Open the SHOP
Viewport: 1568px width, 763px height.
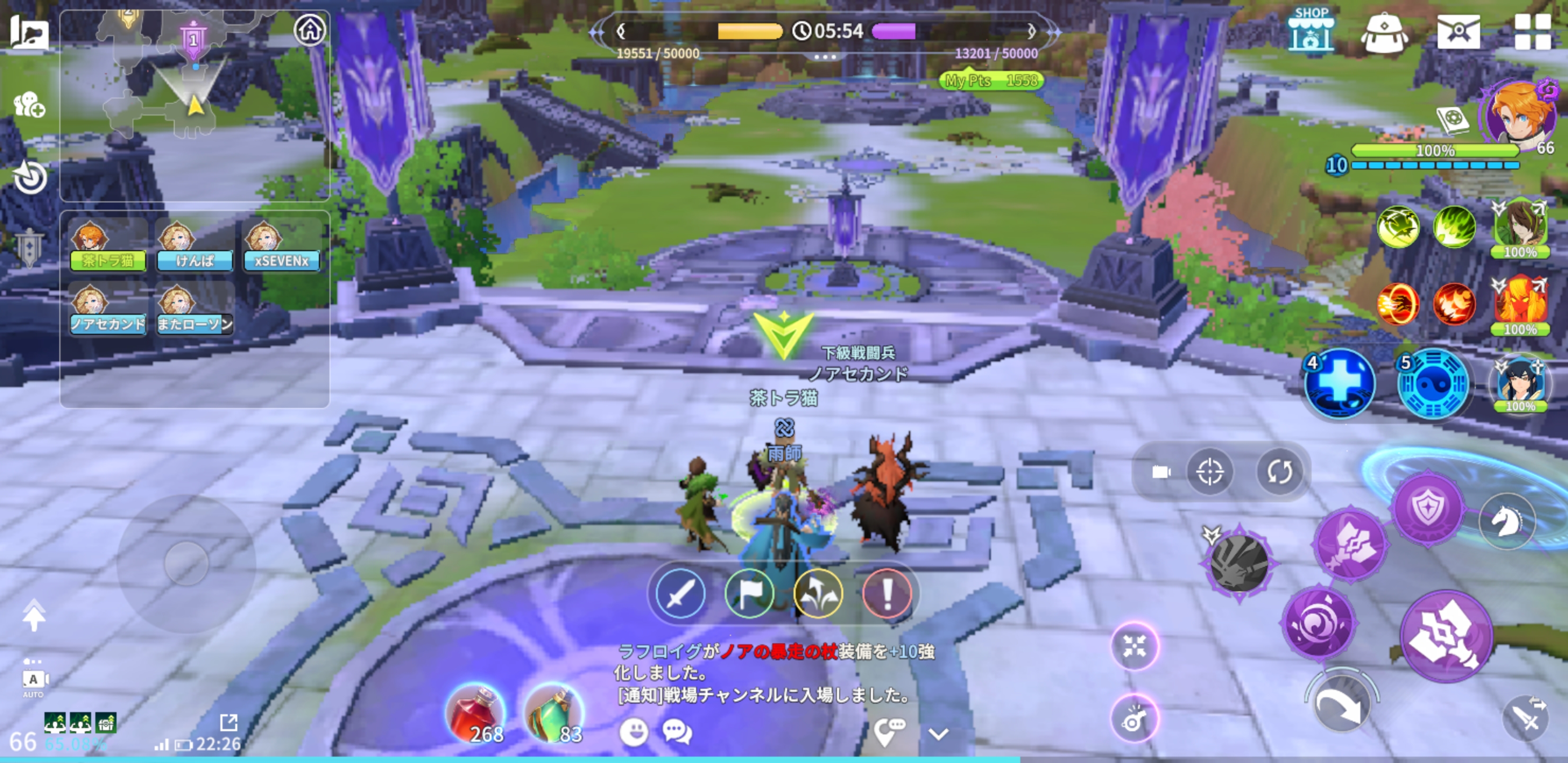(1311, 32)
